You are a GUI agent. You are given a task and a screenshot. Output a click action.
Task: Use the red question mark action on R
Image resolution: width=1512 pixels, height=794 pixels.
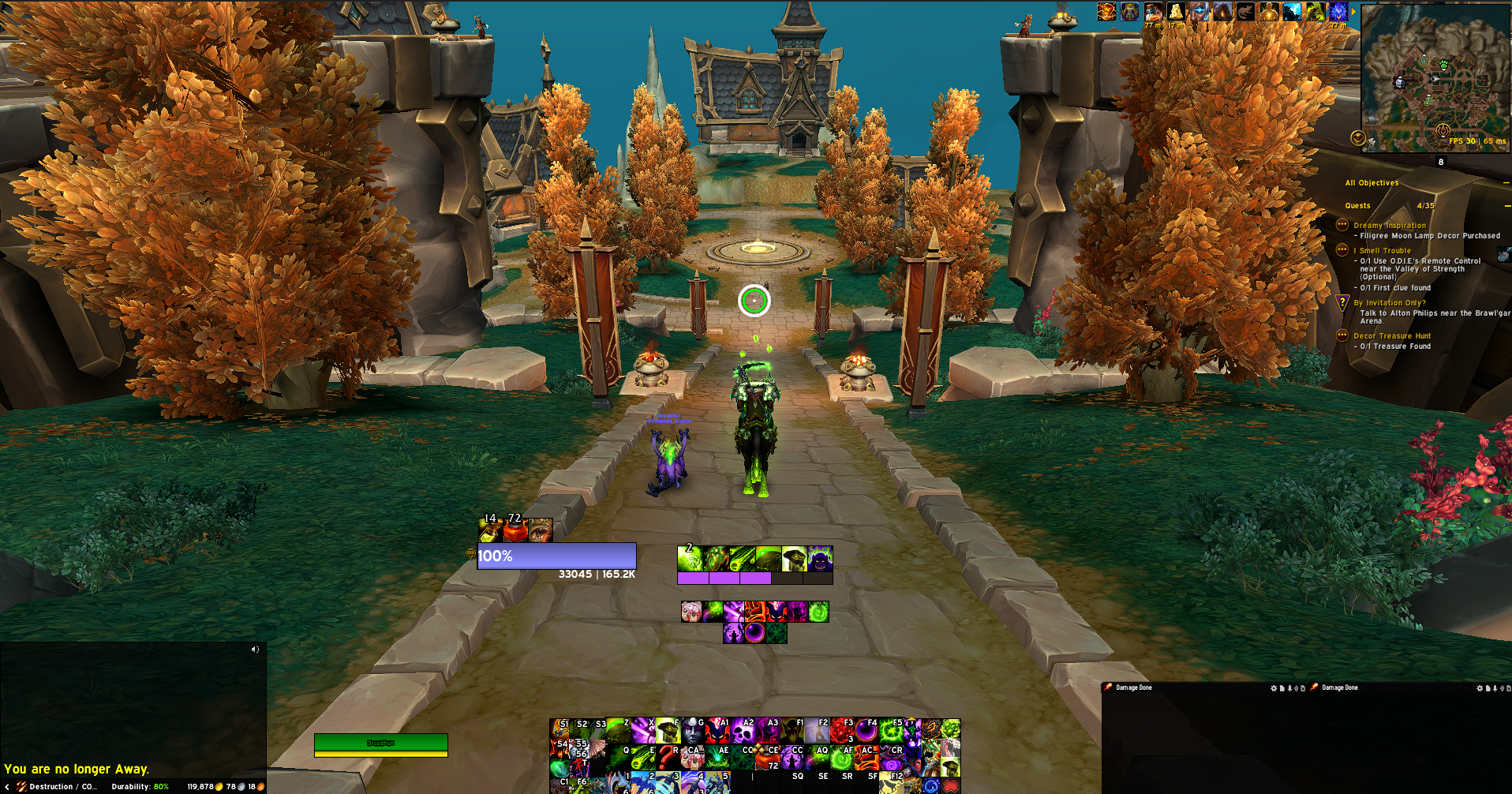[x=668, y=757]
